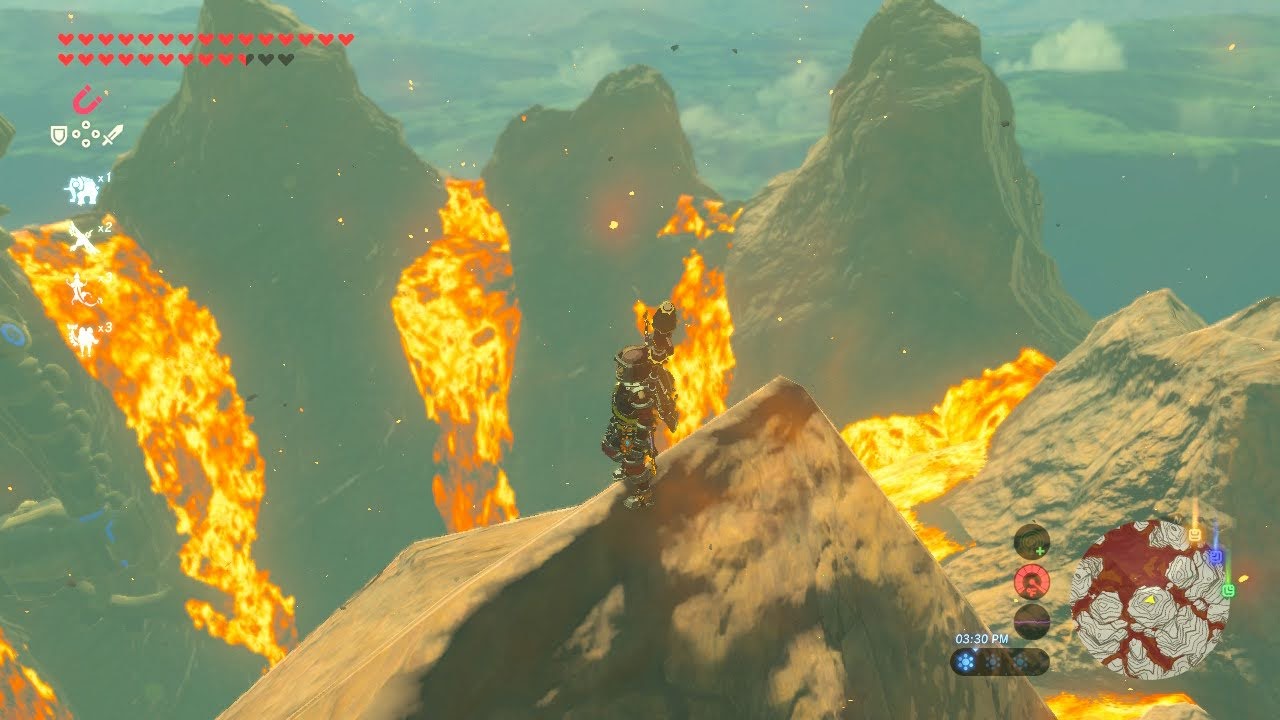Activate the elephant champion ability icon
Viewport: 1280px width, 720px height.
pyautogui.click(x=82, y=189)
